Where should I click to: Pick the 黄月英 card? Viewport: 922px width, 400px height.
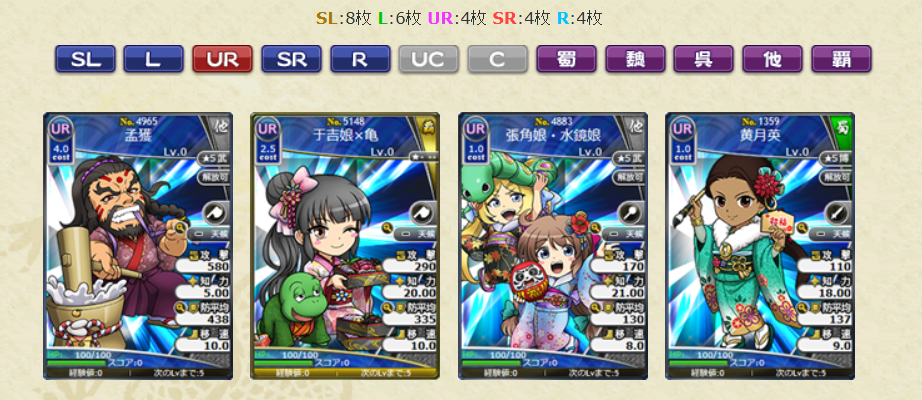[x=760, y=246]
